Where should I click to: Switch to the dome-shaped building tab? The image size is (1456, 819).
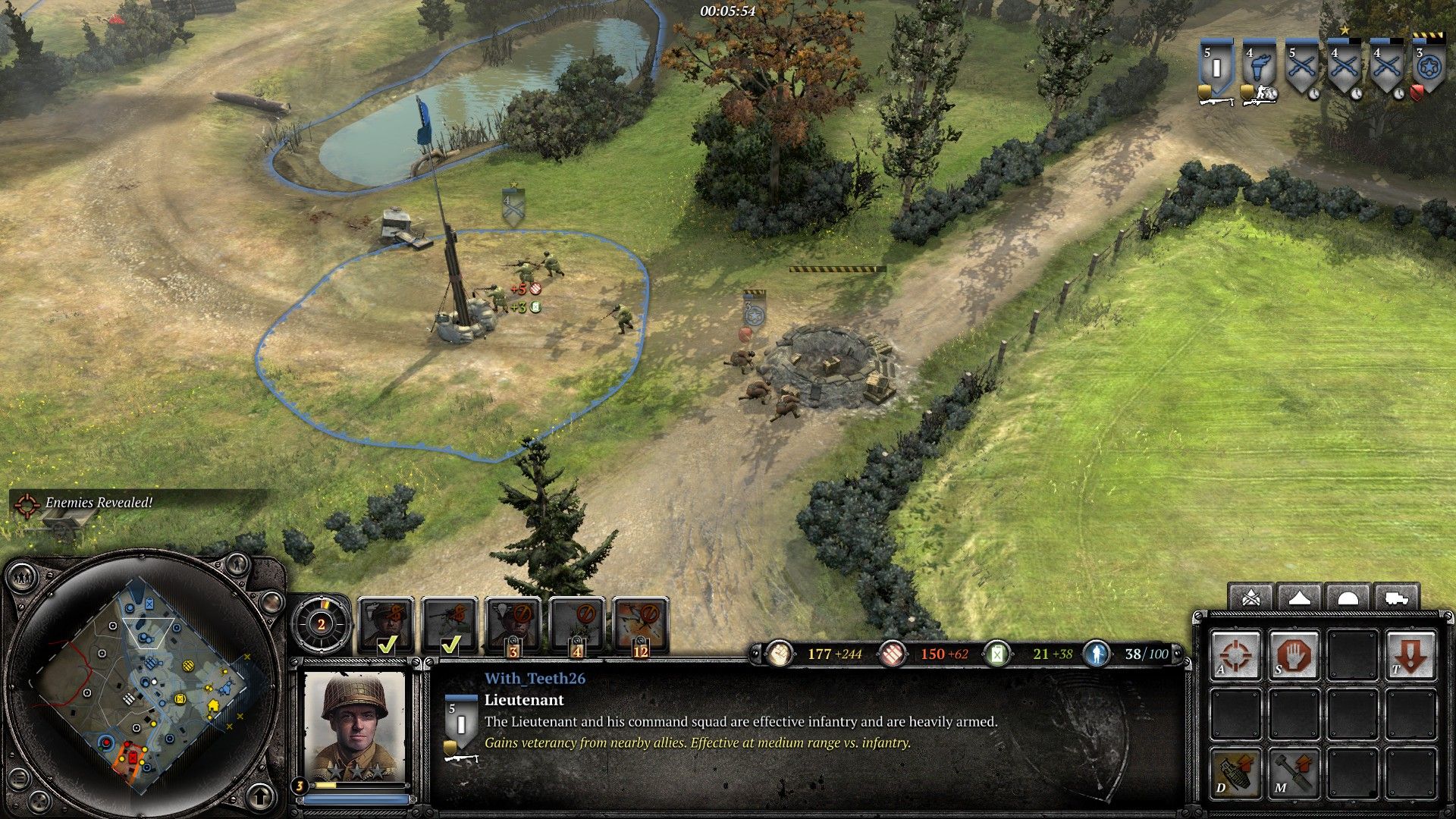coord(1347,598)
